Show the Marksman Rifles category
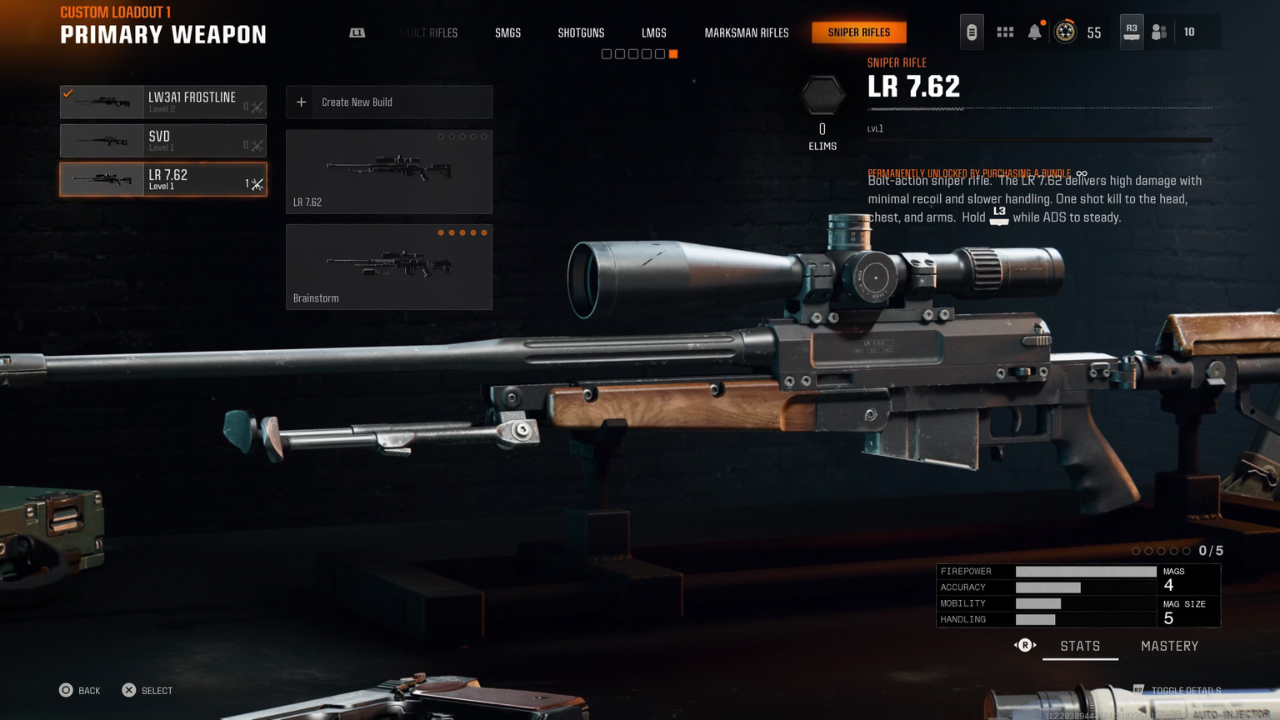Screen dimensions: 1280x720 [x=746, y=33]
